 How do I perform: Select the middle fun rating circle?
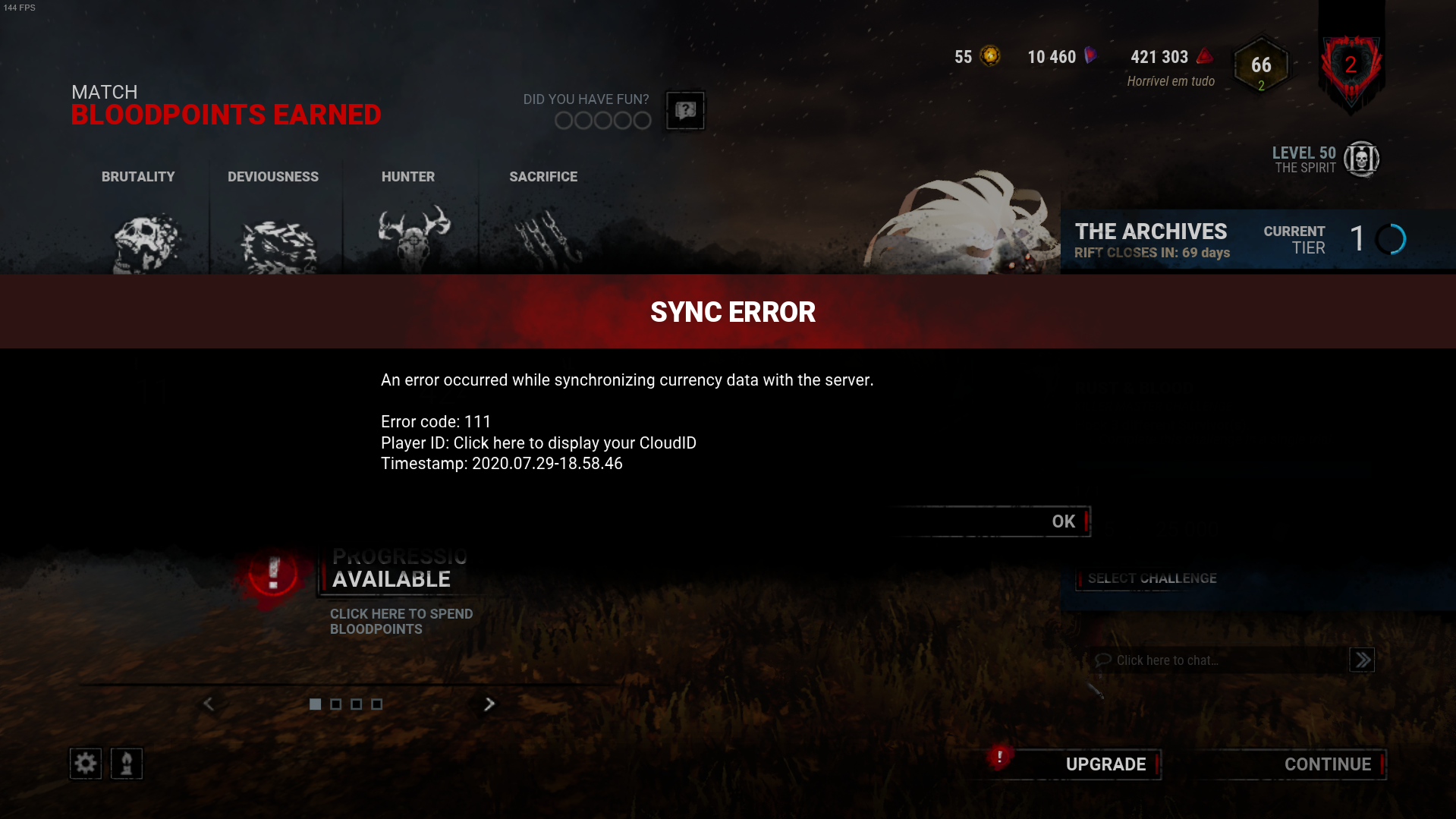coord(602,120)
